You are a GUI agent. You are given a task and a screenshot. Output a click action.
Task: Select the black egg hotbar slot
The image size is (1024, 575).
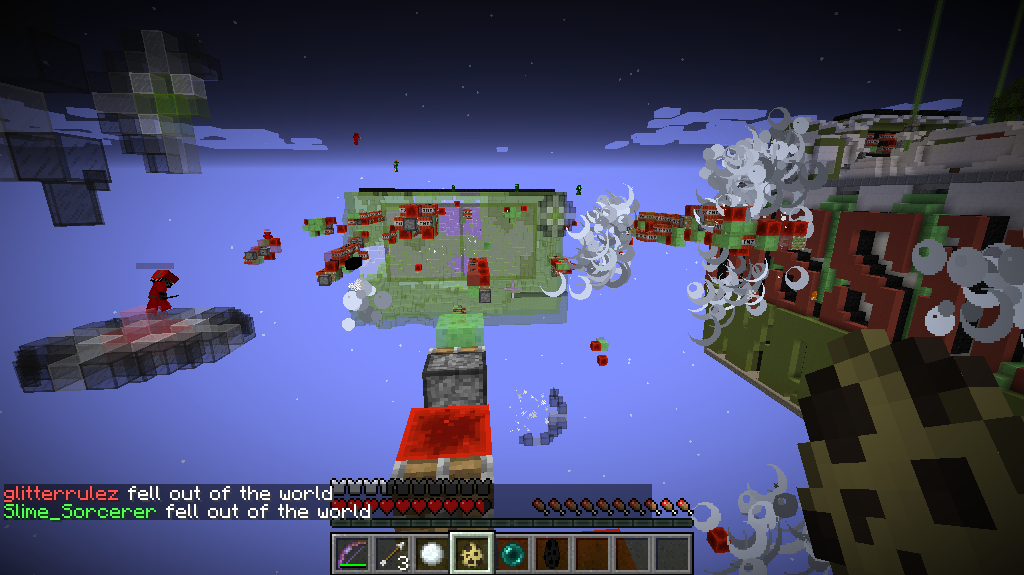pyautogui.click(x=551, y=554)
